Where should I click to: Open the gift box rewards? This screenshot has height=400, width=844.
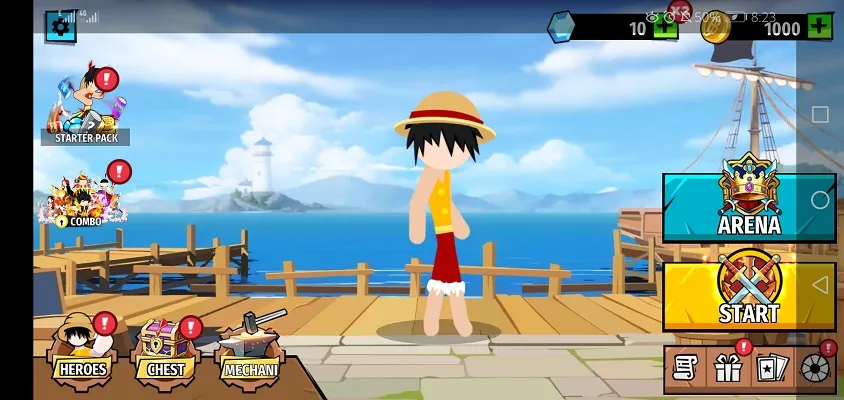727,369
